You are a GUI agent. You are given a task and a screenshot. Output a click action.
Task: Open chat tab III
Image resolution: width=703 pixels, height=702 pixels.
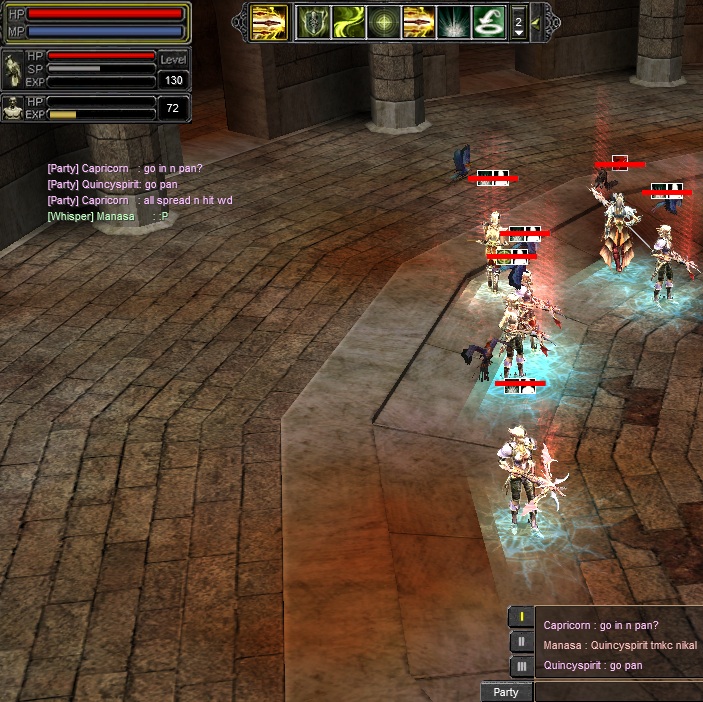pos(521,666)
